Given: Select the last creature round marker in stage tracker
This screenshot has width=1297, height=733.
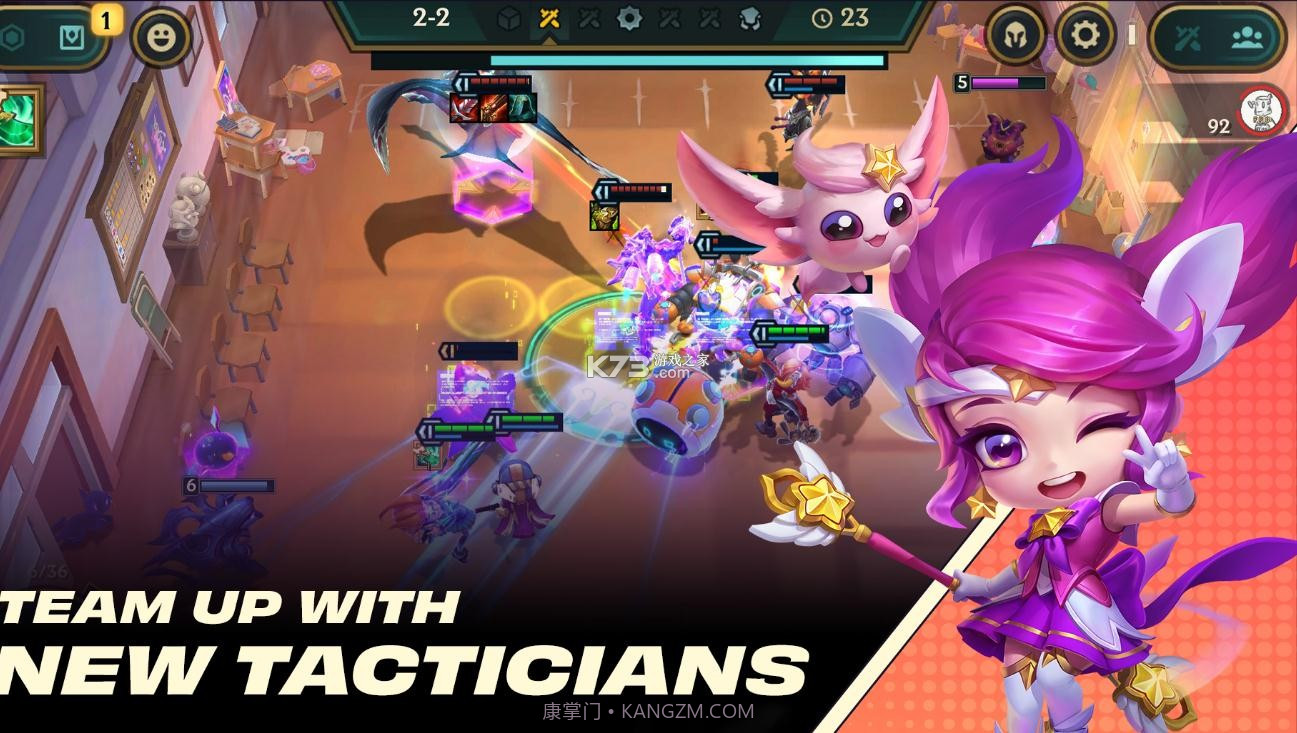Looking at the screenshot, I should coord(749,18).
